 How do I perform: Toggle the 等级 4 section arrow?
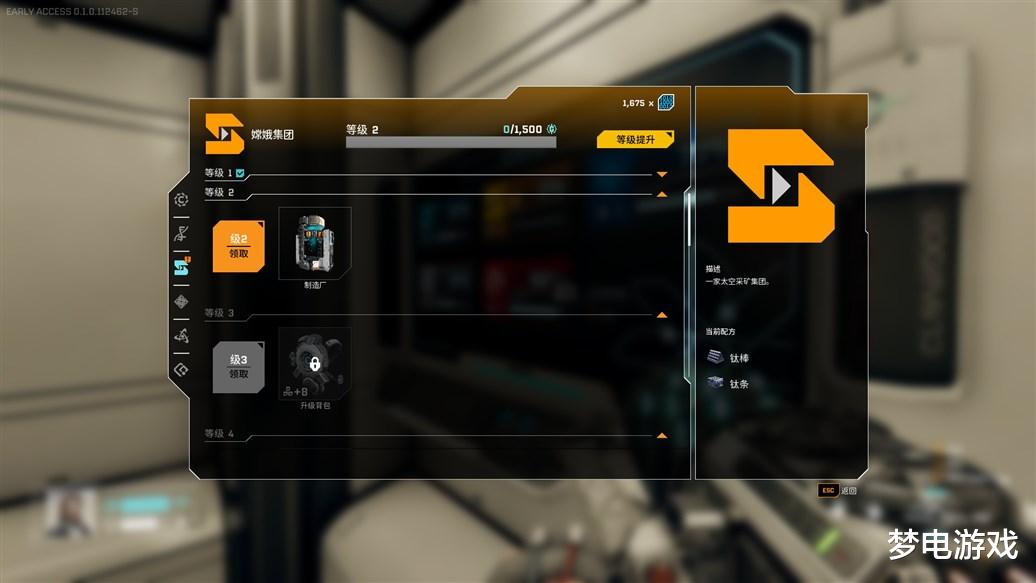pyautogui.click(x=661, y=435)
